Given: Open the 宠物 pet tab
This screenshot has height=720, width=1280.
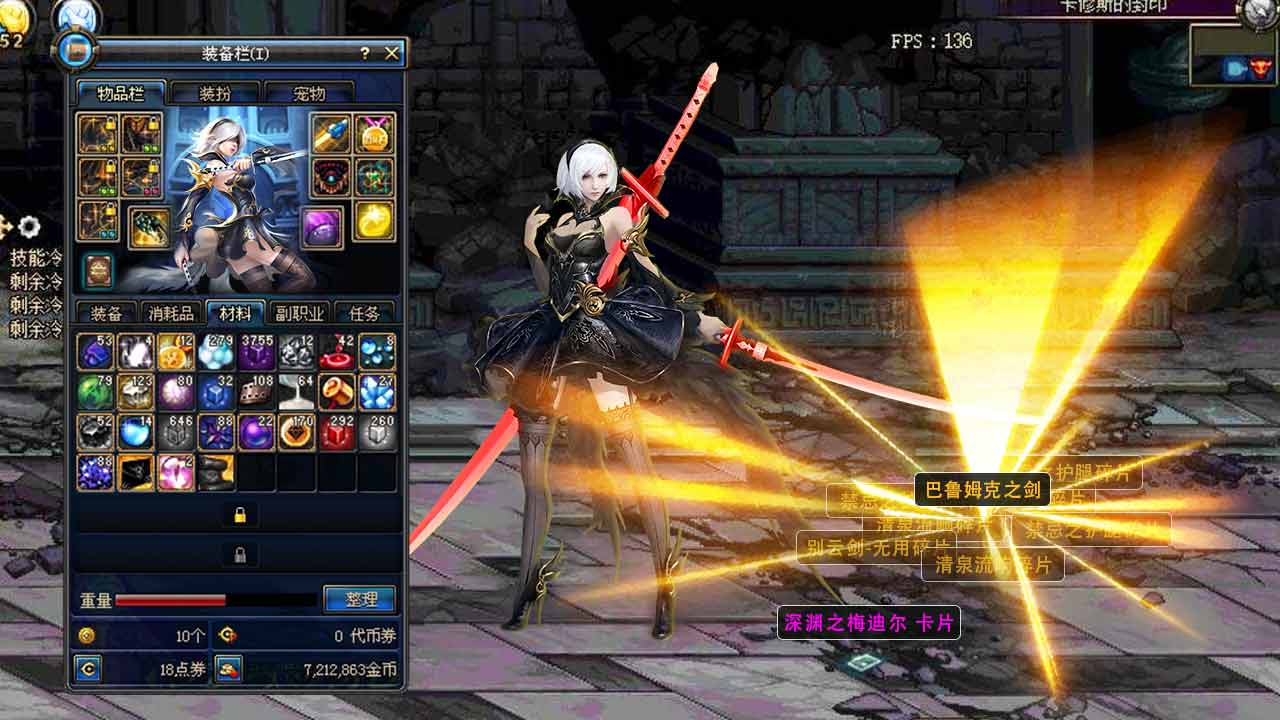Looking at the screenshot, I should [309, 94].
